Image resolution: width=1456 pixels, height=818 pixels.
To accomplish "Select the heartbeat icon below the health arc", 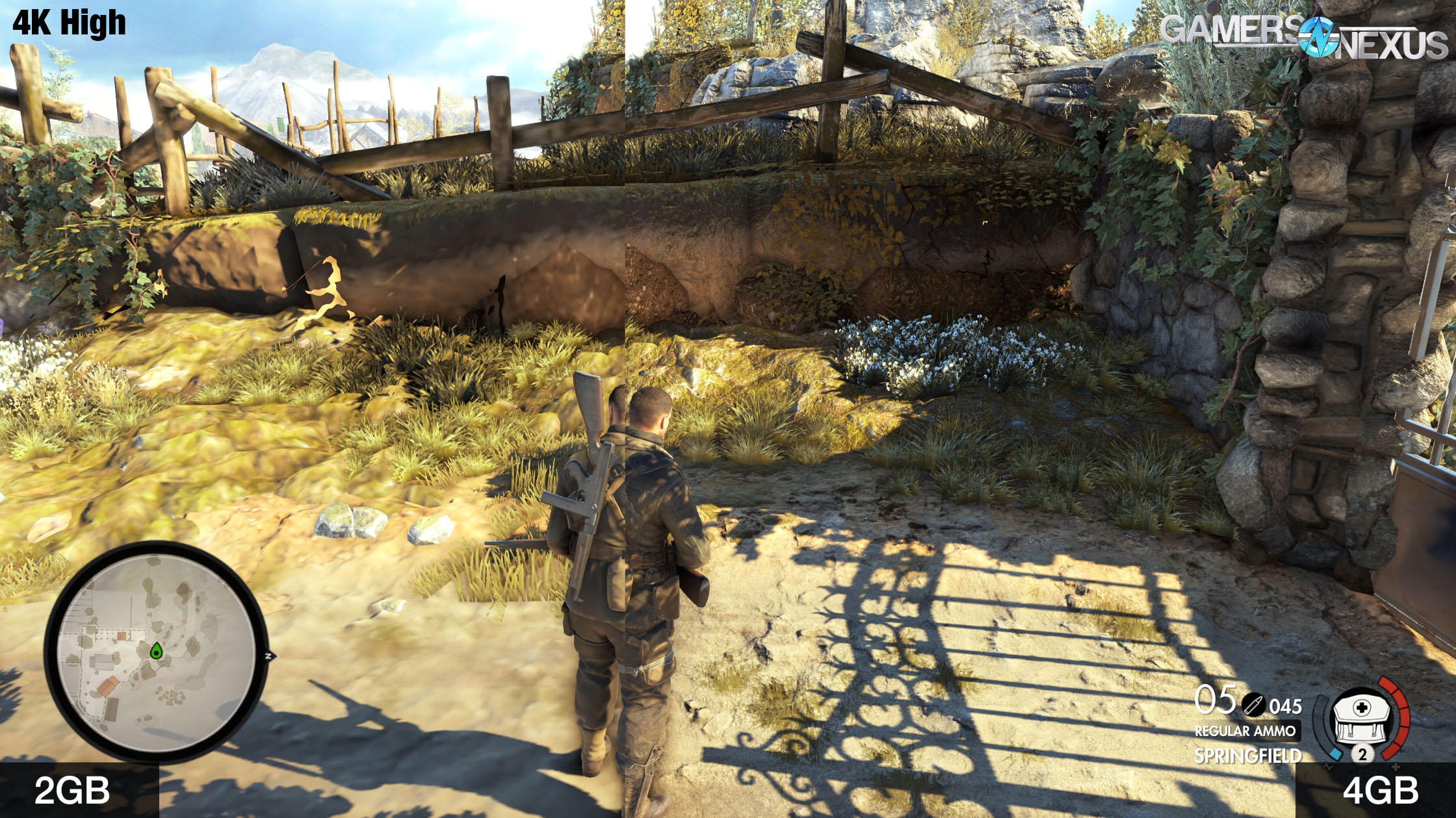I will coord(1328,767).
